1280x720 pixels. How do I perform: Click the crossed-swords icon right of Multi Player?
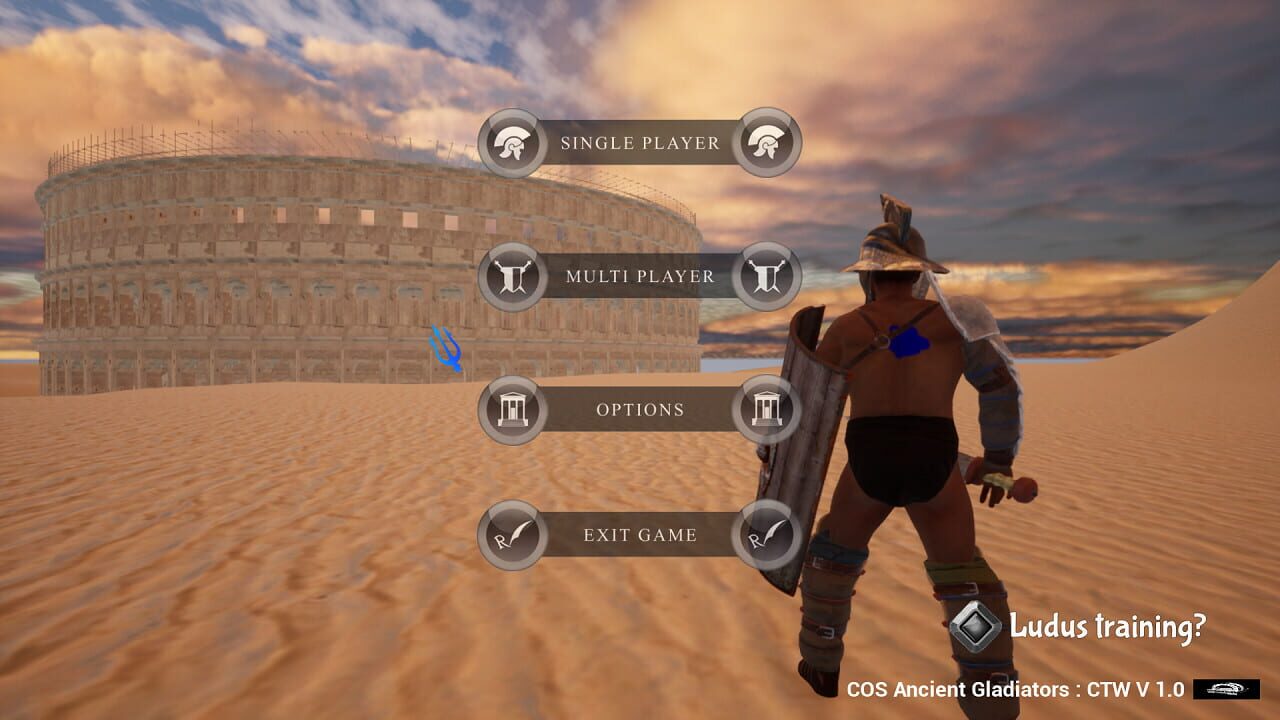pyautogui.click(x=766, y=277)
